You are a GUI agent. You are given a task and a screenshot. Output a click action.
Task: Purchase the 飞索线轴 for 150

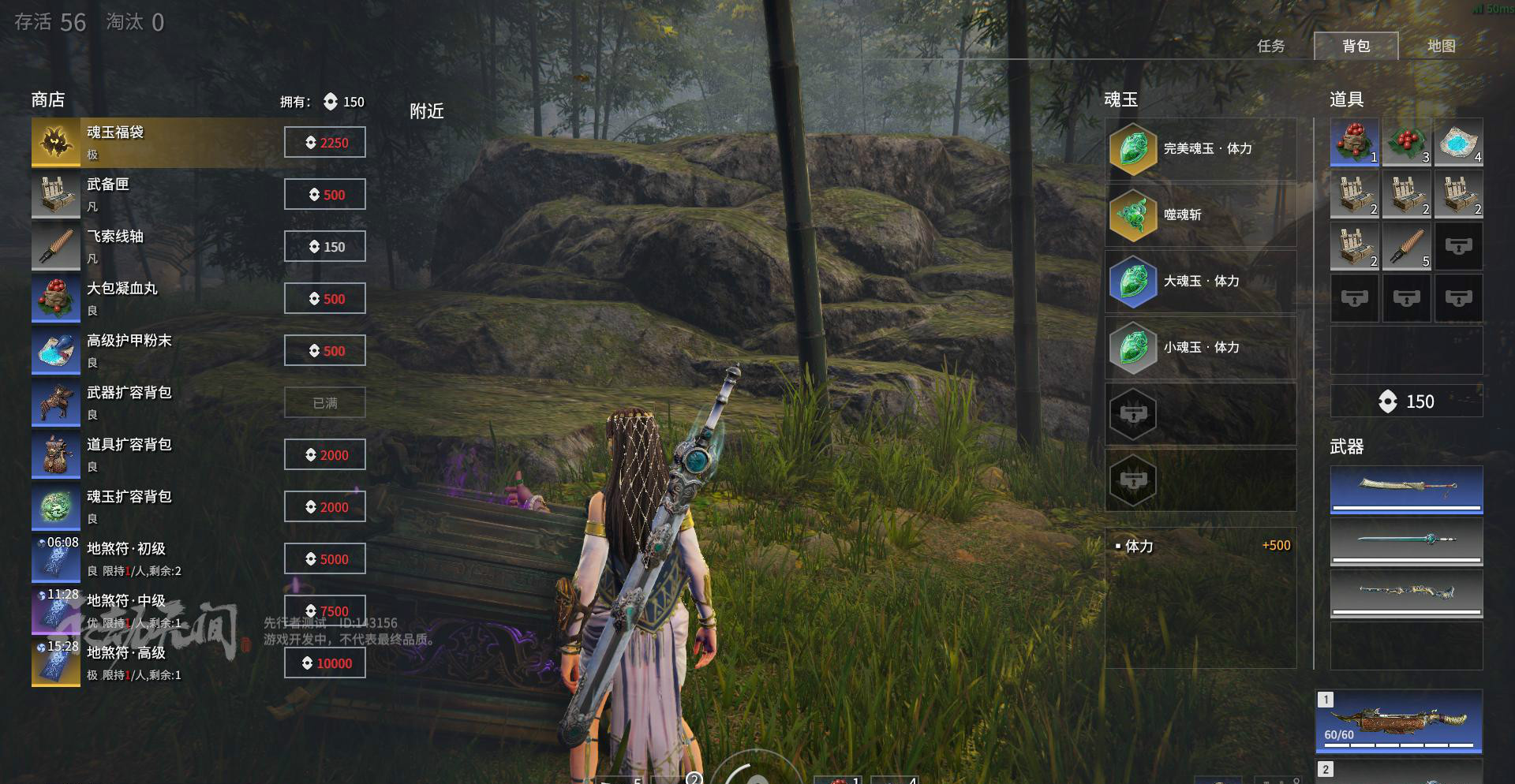(x=325, y=247)
